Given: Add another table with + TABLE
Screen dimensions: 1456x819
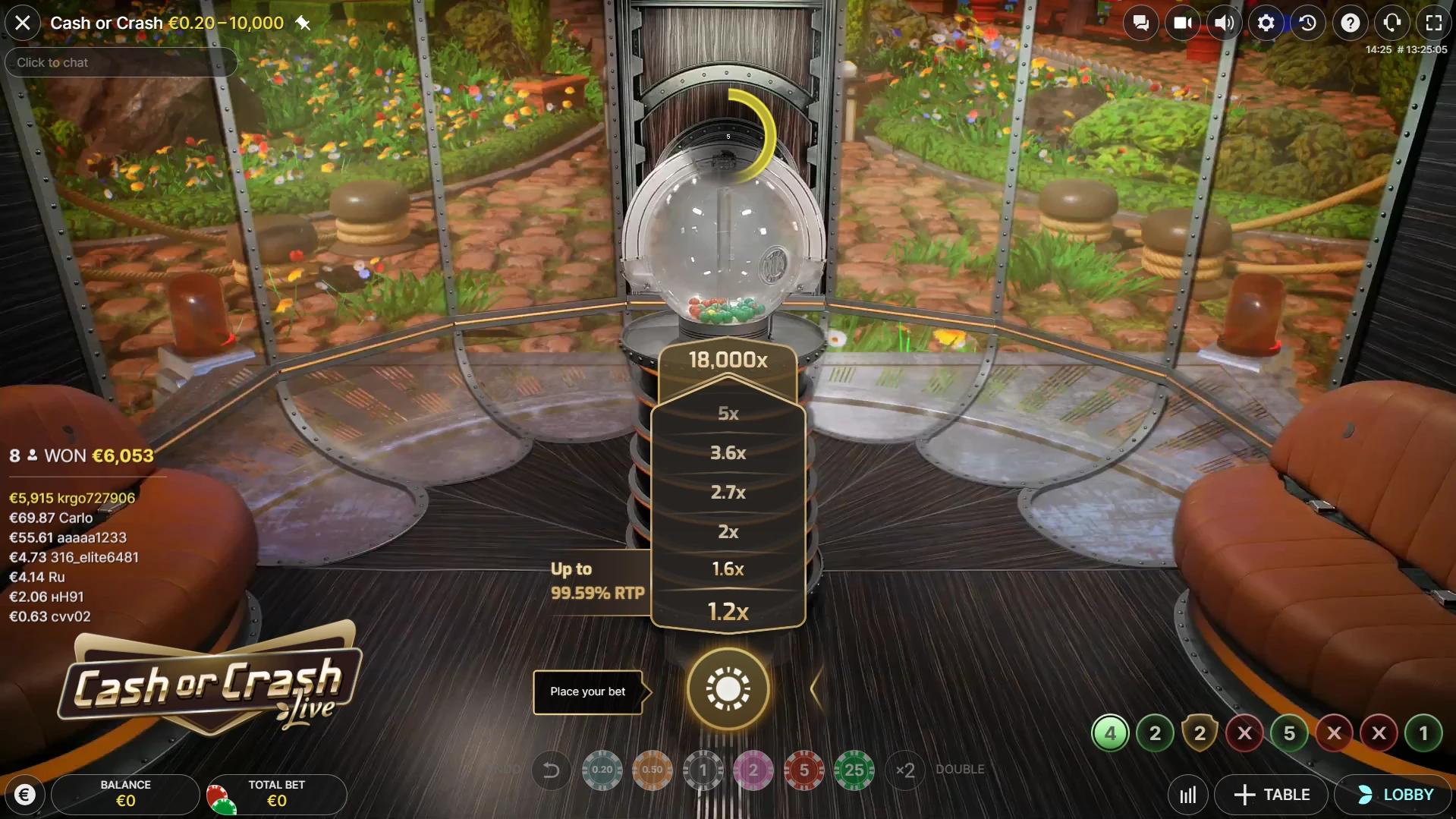Looking at the screenshot, I should (x=1272, y=795).
